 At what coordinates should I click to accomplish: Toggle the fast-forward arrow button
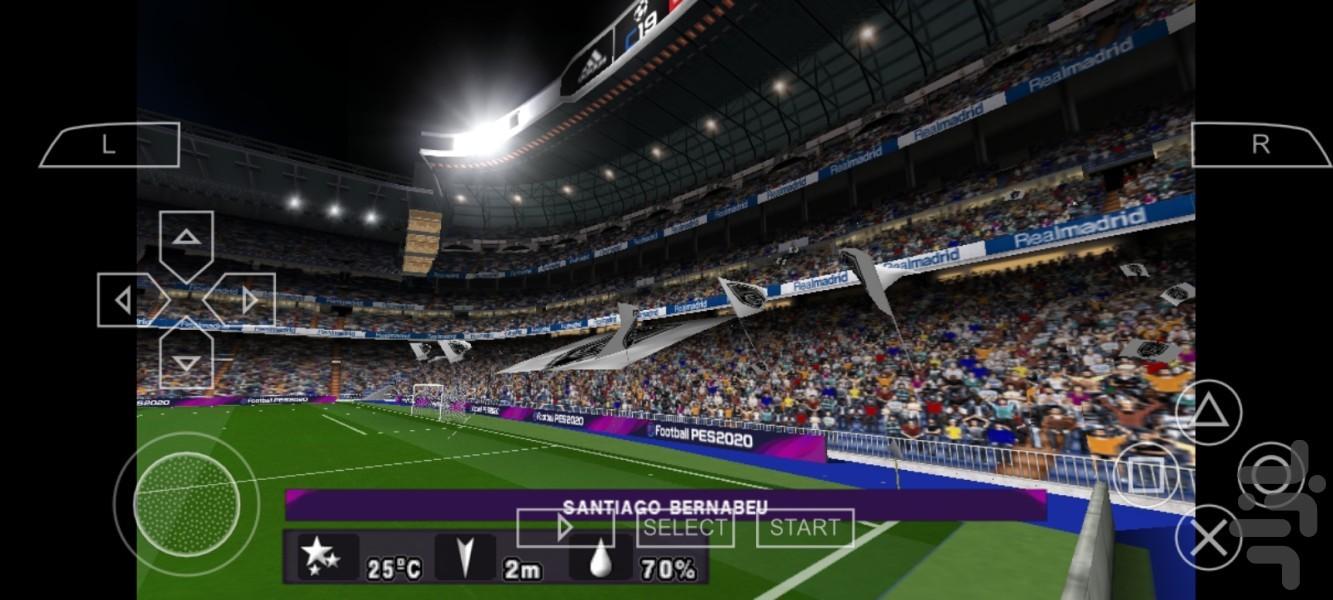564,528
